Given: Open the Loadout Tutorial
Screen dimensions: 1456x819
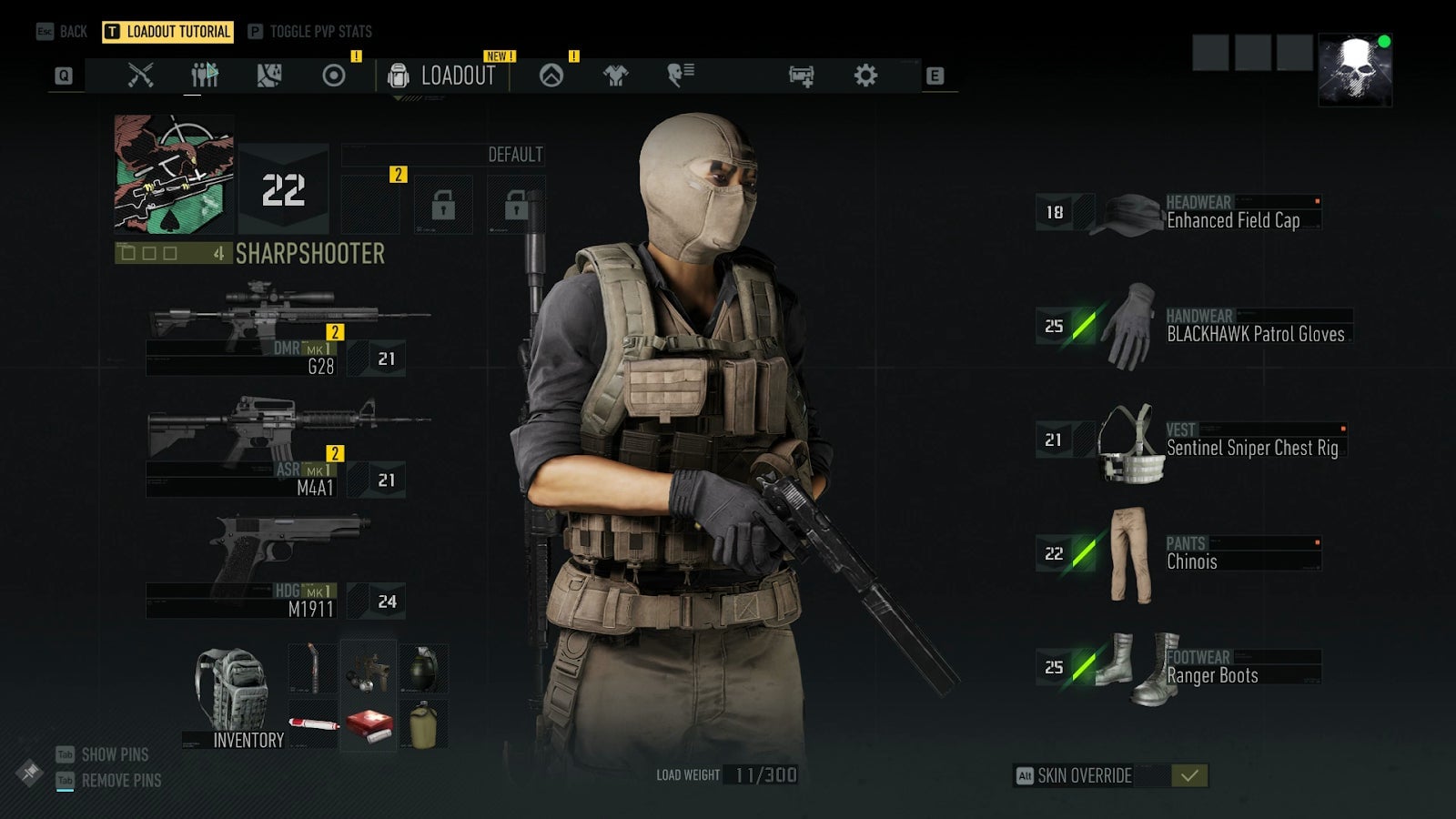Looking at the screenshot, I should 168,32.
